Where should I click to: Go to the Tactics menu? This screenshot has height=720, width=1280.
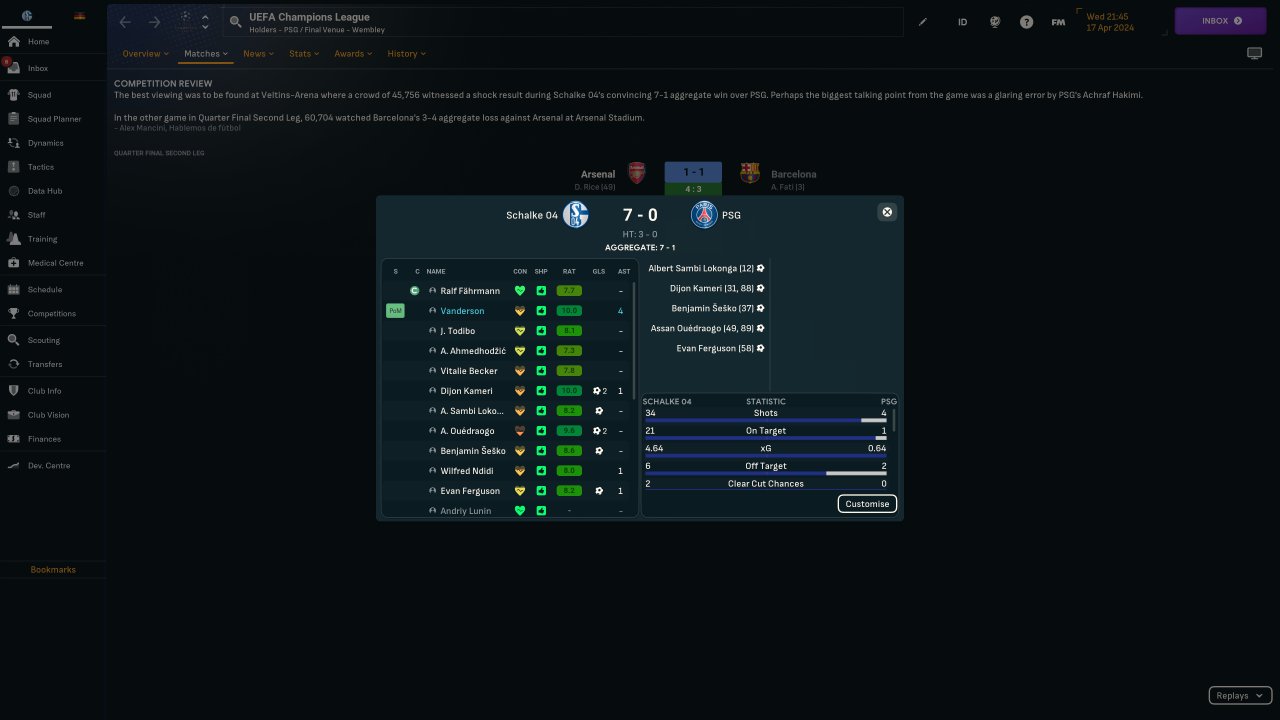coord(41,167)
